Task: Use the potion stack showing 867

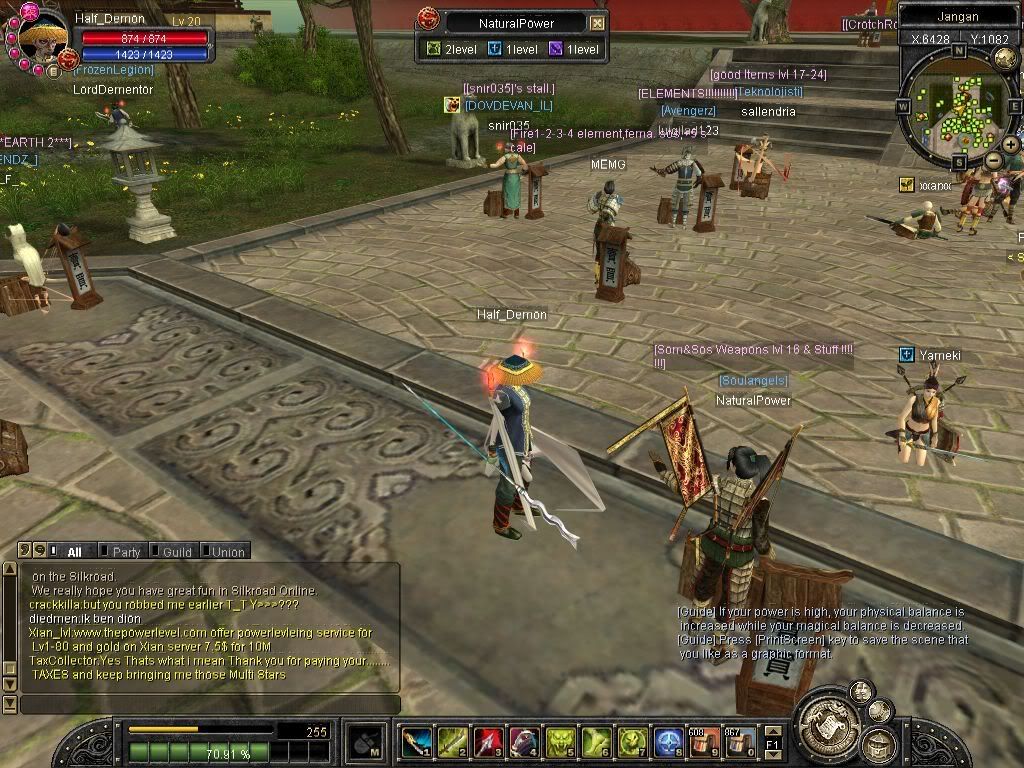Action: 740,742
